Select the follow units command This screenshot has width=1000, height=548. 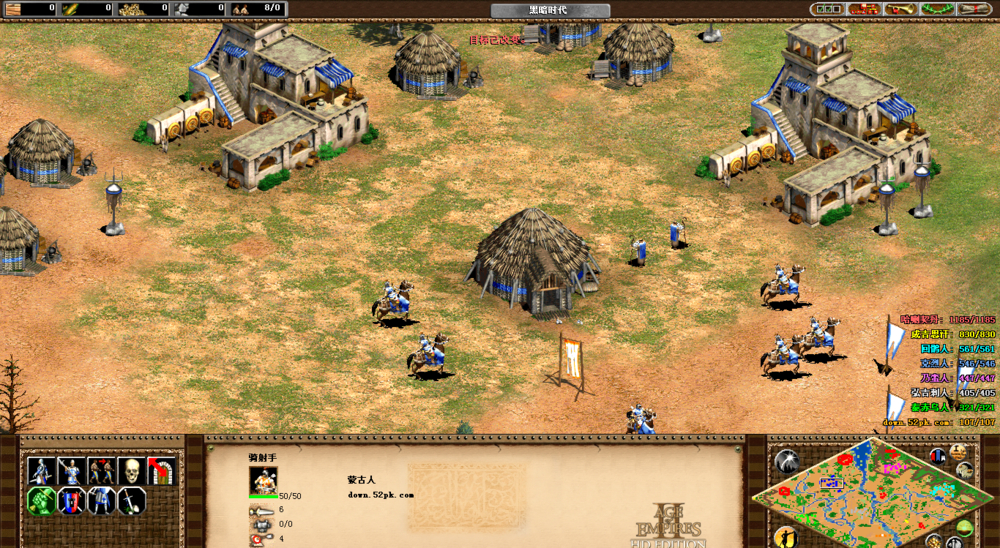101,471
